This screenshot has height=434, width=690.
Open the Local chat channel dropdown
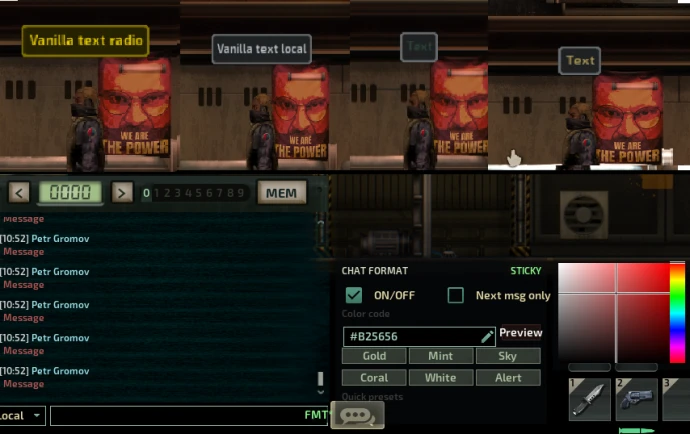[x=22, y=415]
